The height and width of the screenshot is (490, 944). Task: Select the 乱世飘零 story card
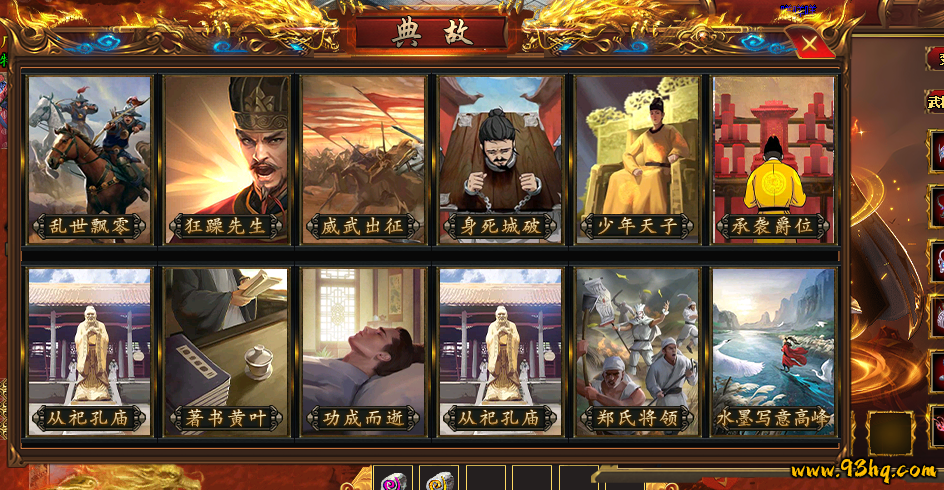coord(90,160)
